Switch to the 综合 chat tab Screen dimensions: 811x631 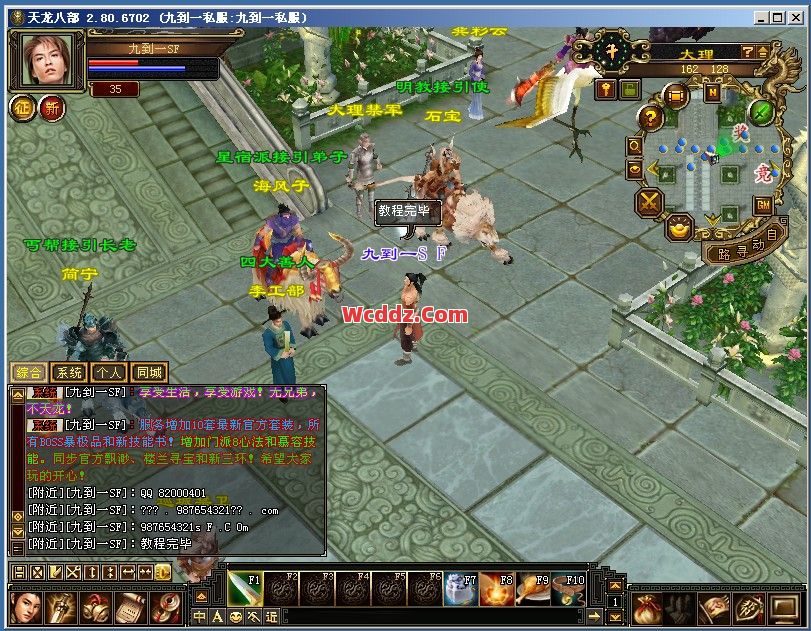(x=26, y=372)
